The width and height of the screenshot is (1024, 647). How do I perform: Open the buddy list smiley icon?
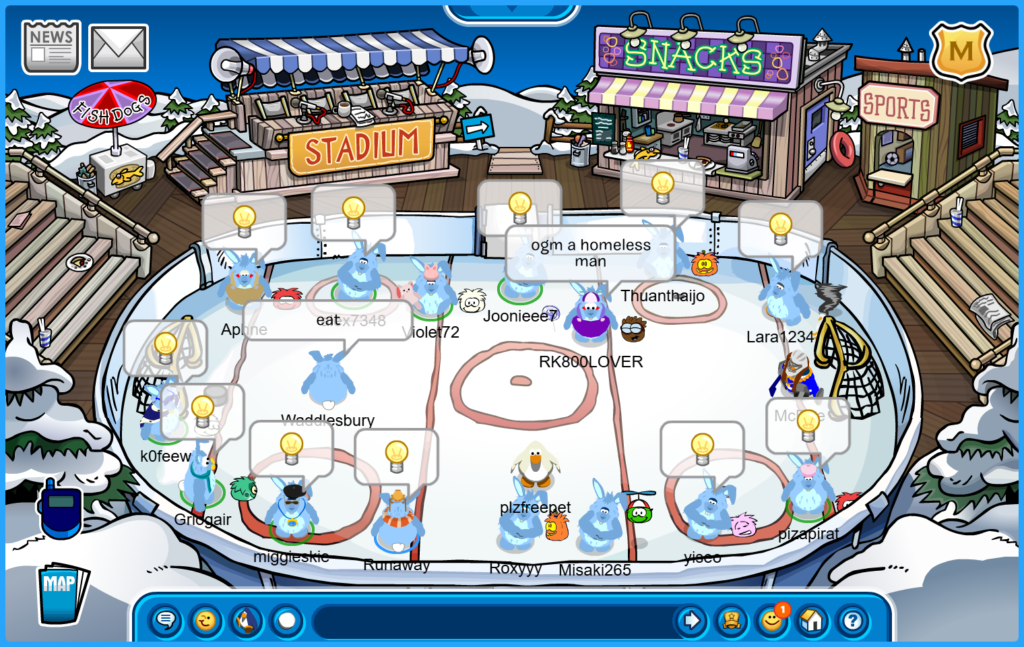(x=771, y=621)
